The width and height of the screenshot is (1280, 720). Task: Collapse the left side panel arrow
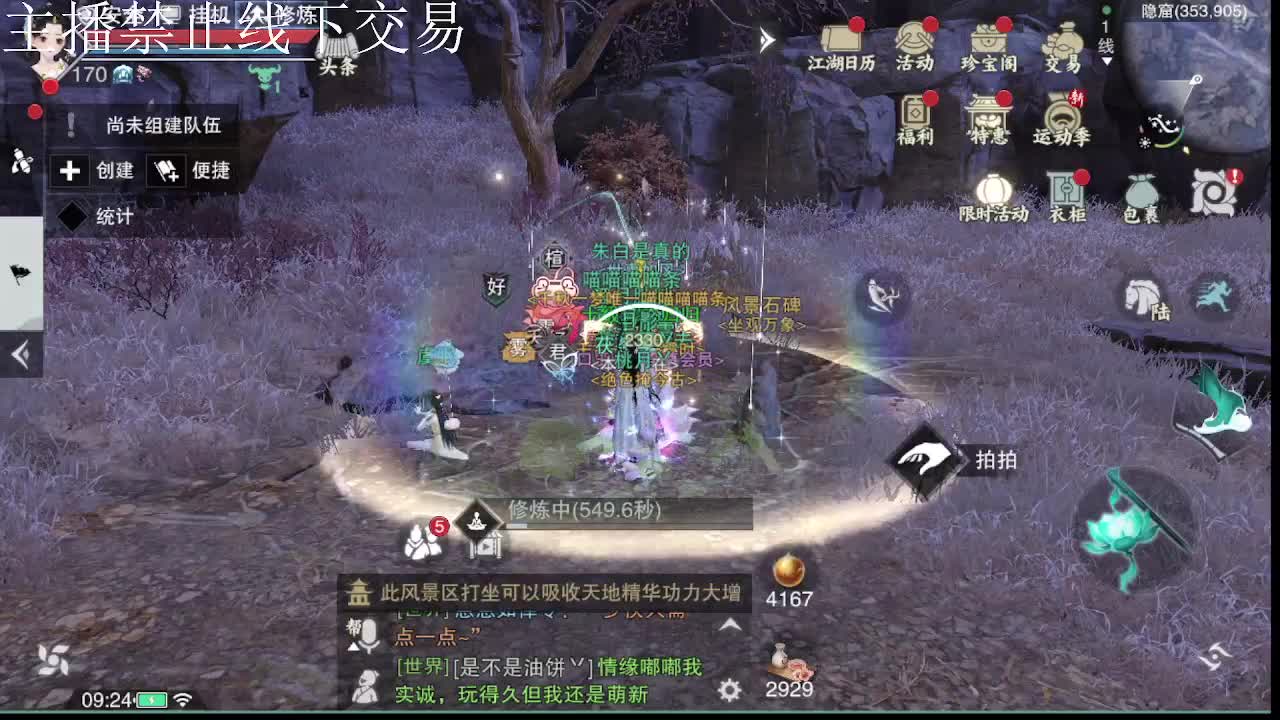[18, 350]
